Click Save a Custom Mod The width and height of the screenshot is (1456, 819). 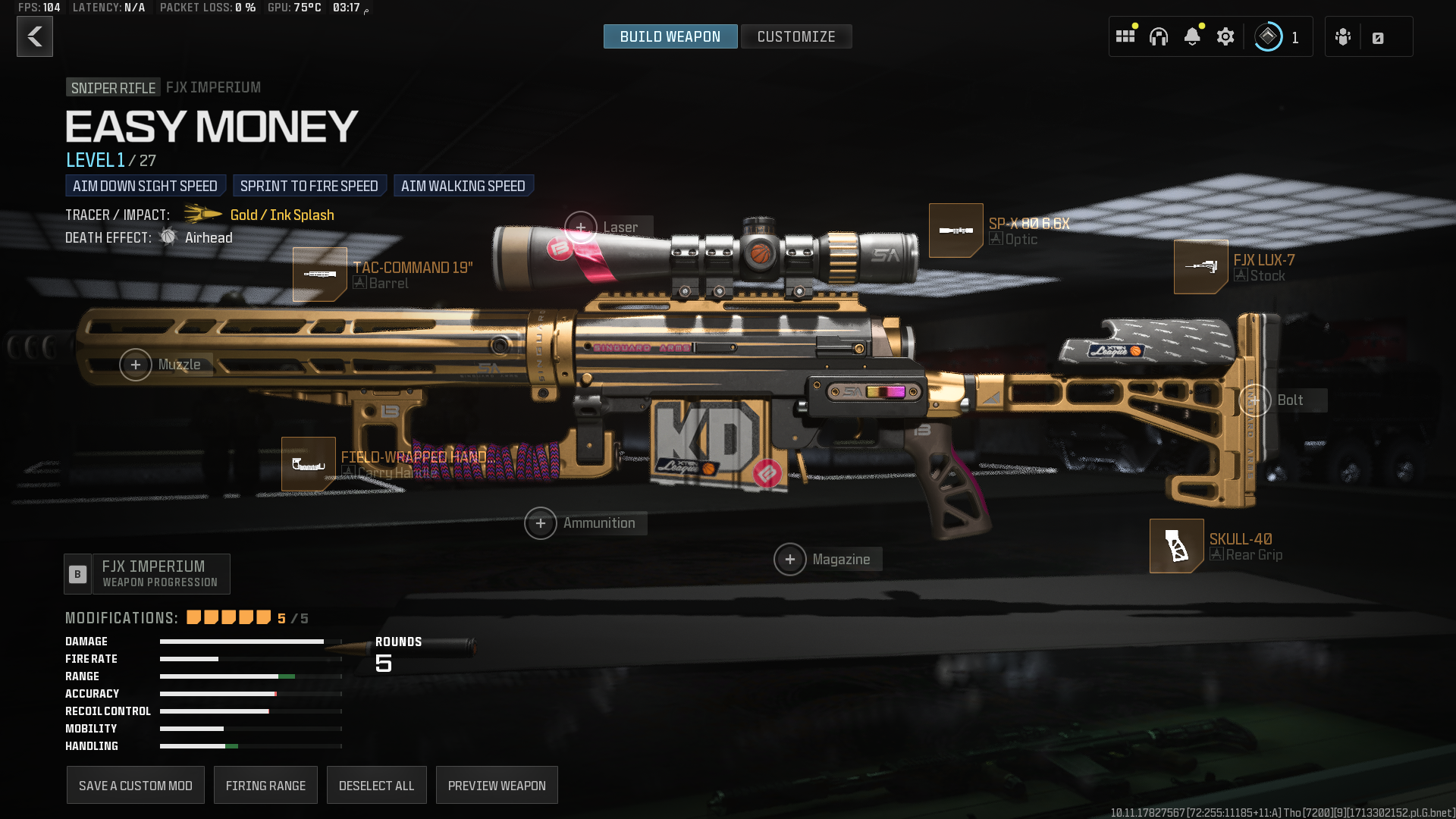click(135, 786)
